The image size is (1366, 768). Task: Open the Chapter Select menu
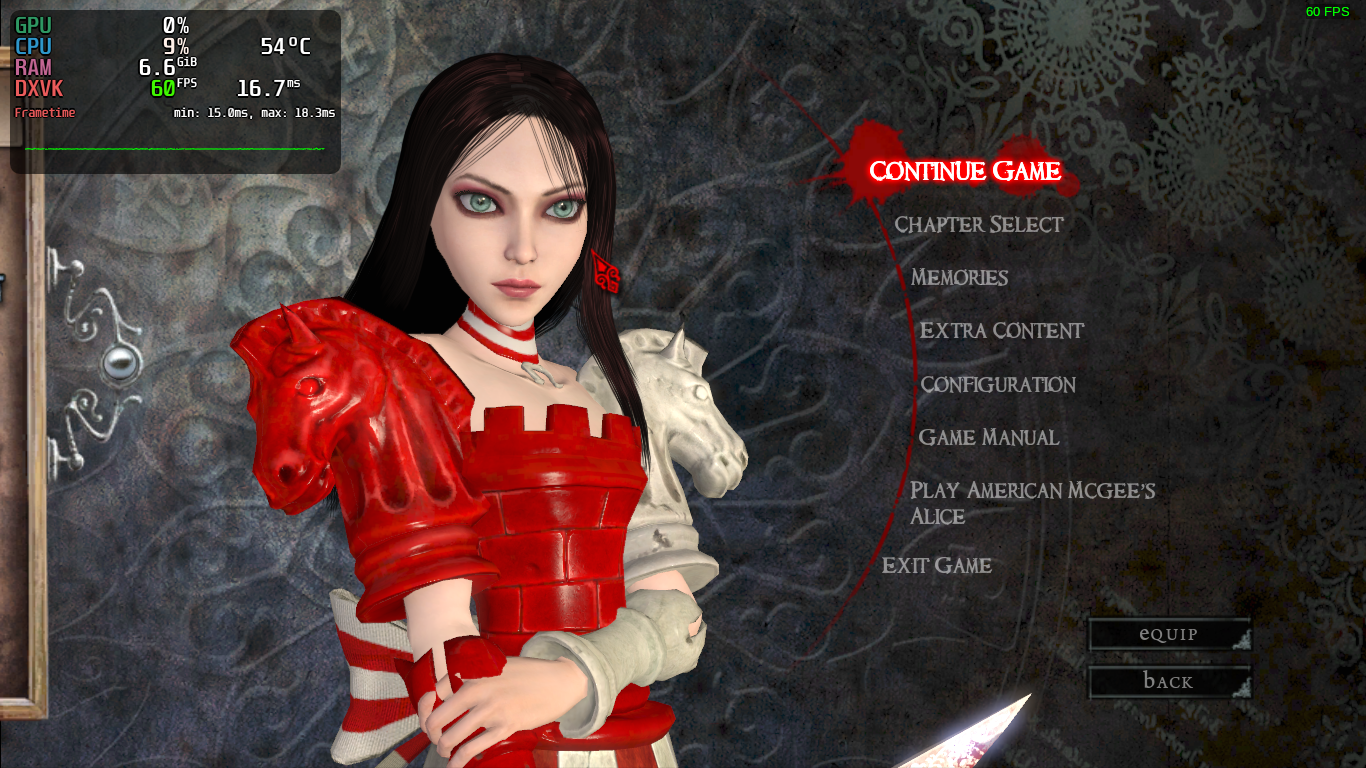coord(978,225)
